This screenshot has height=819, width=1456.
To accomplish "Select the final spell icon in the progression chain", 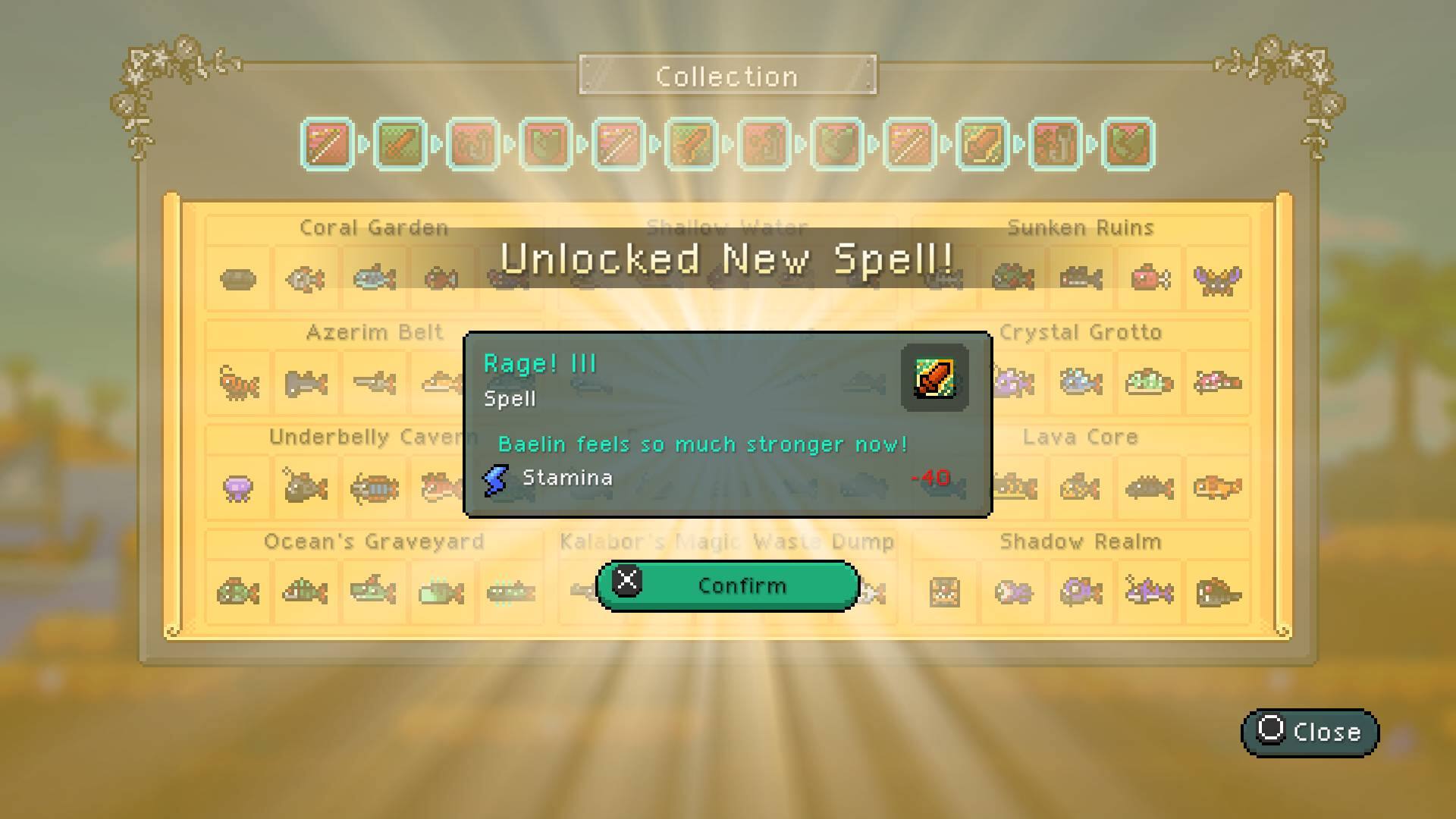I will 1128,146.
